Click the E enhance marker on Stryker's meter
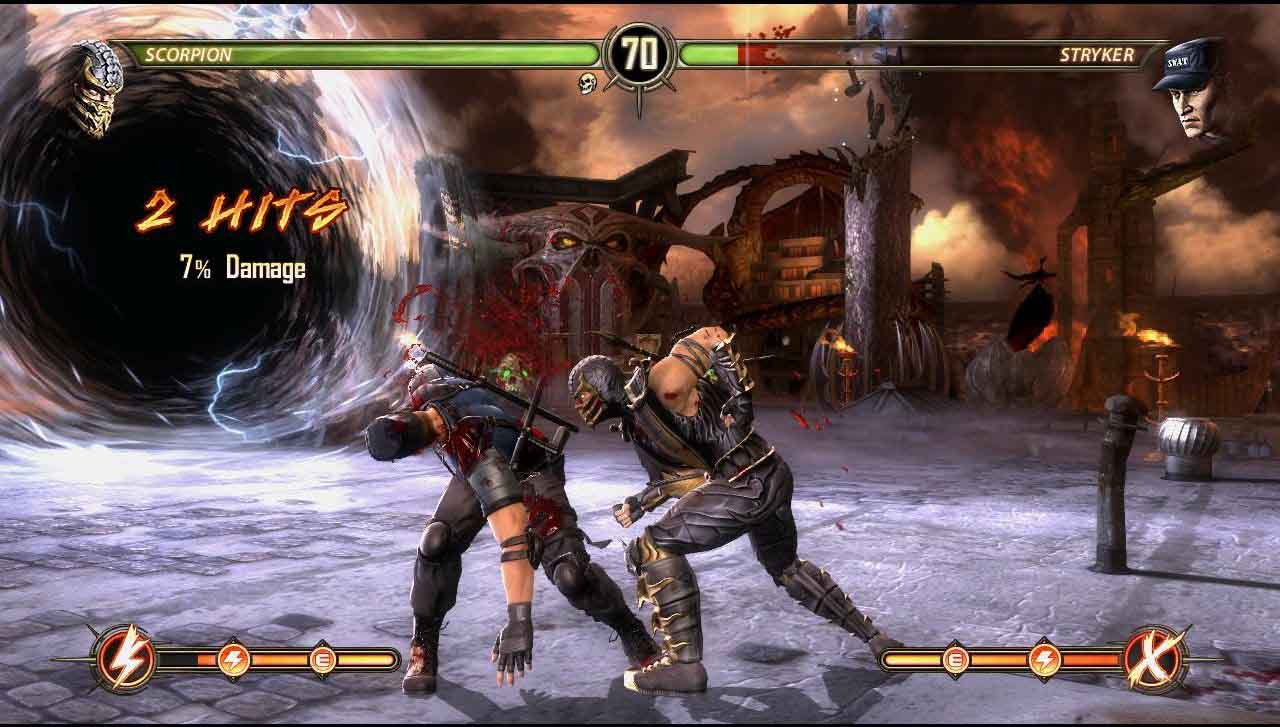1280x727 pixels. pos(955,659)
